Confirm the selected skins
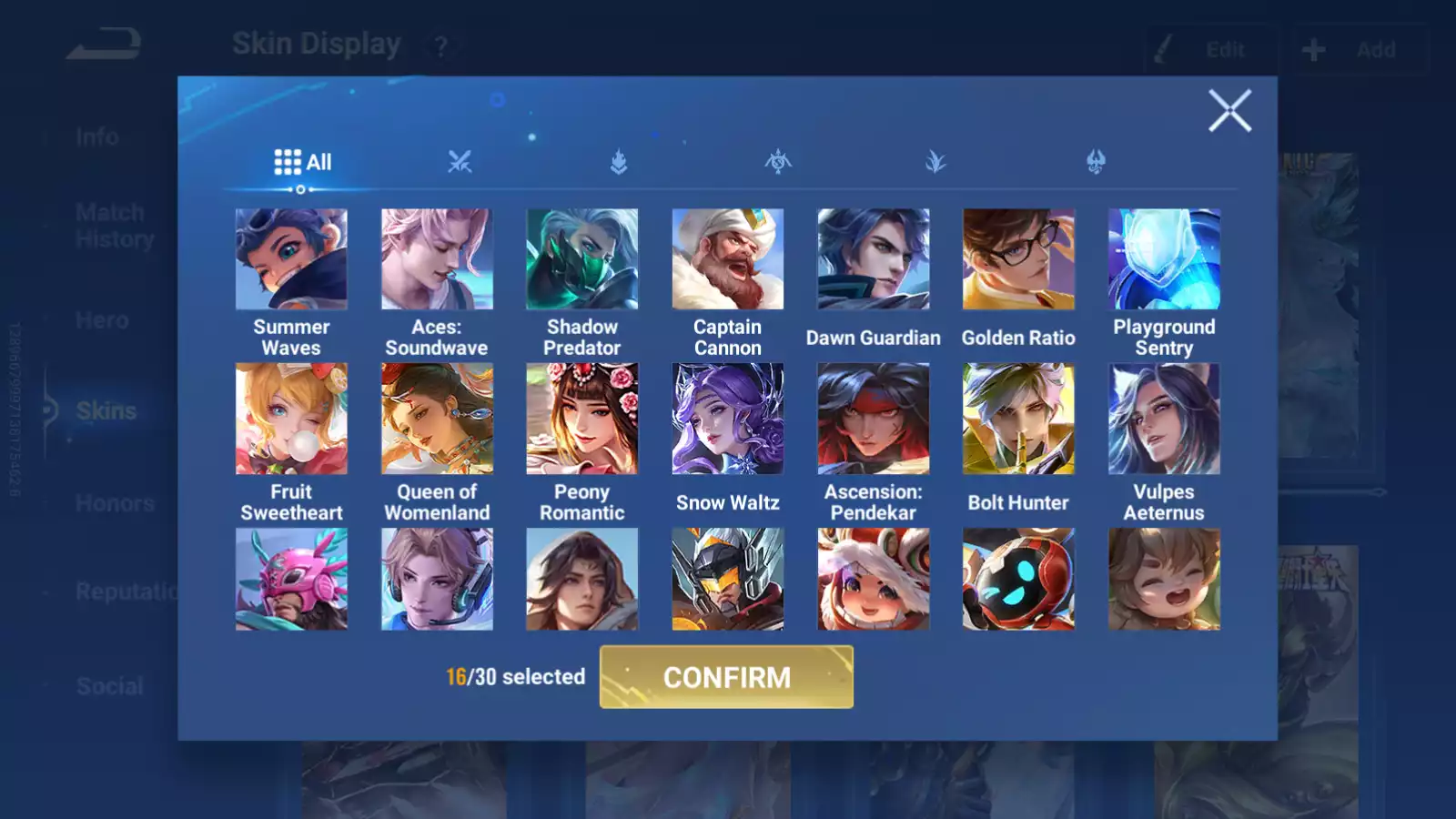The image size is (1456, 819). pos(726,677)
